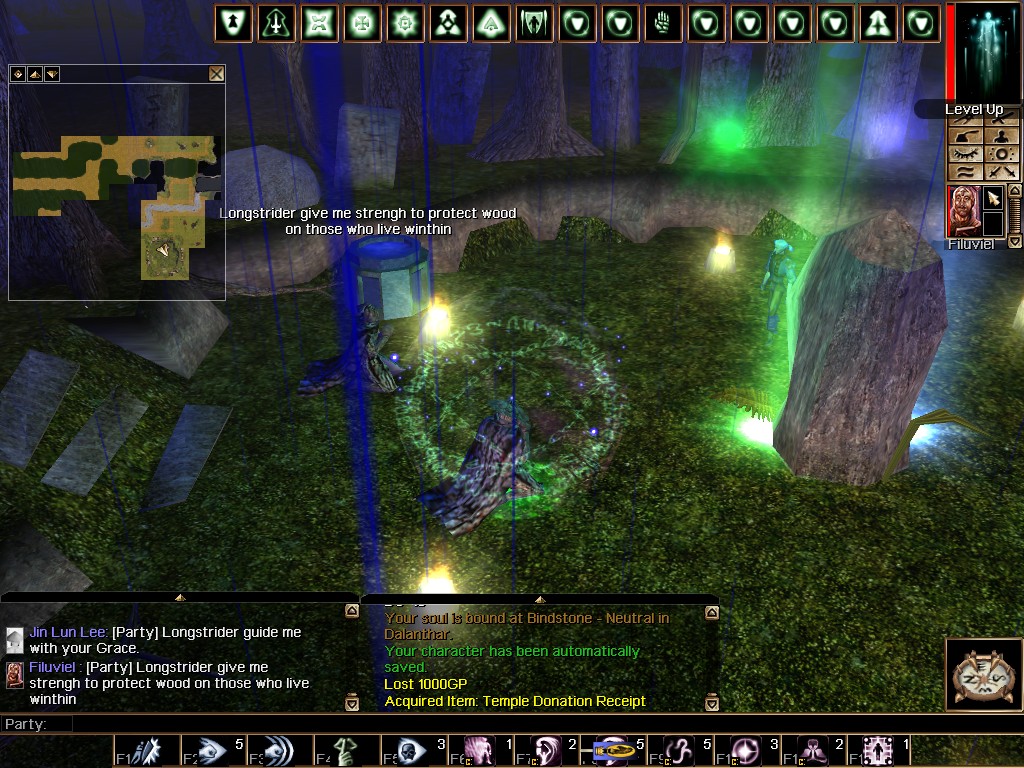
Task: Activate the glowing orb quickslot spell
Action: pos(746,751)
